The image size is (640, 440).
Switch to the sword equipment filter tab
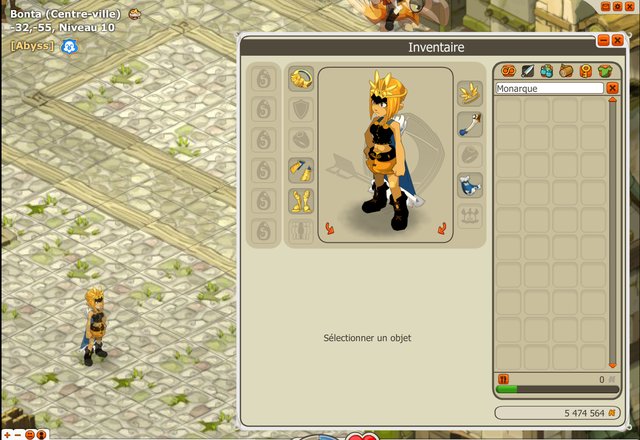pos(527,71)
